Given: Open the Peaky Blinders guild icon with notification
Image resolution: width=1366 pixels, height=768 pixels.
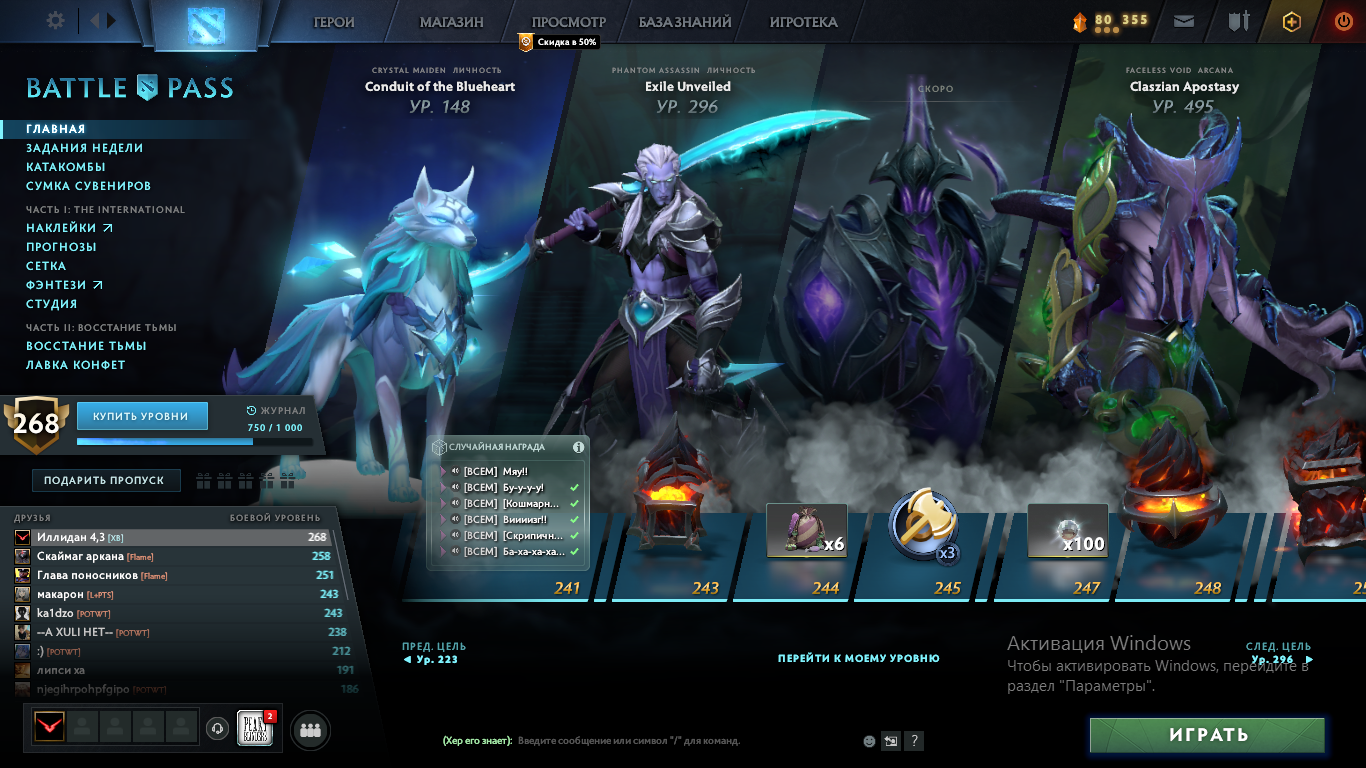Looking at the screenshot, I should point(255,727).
